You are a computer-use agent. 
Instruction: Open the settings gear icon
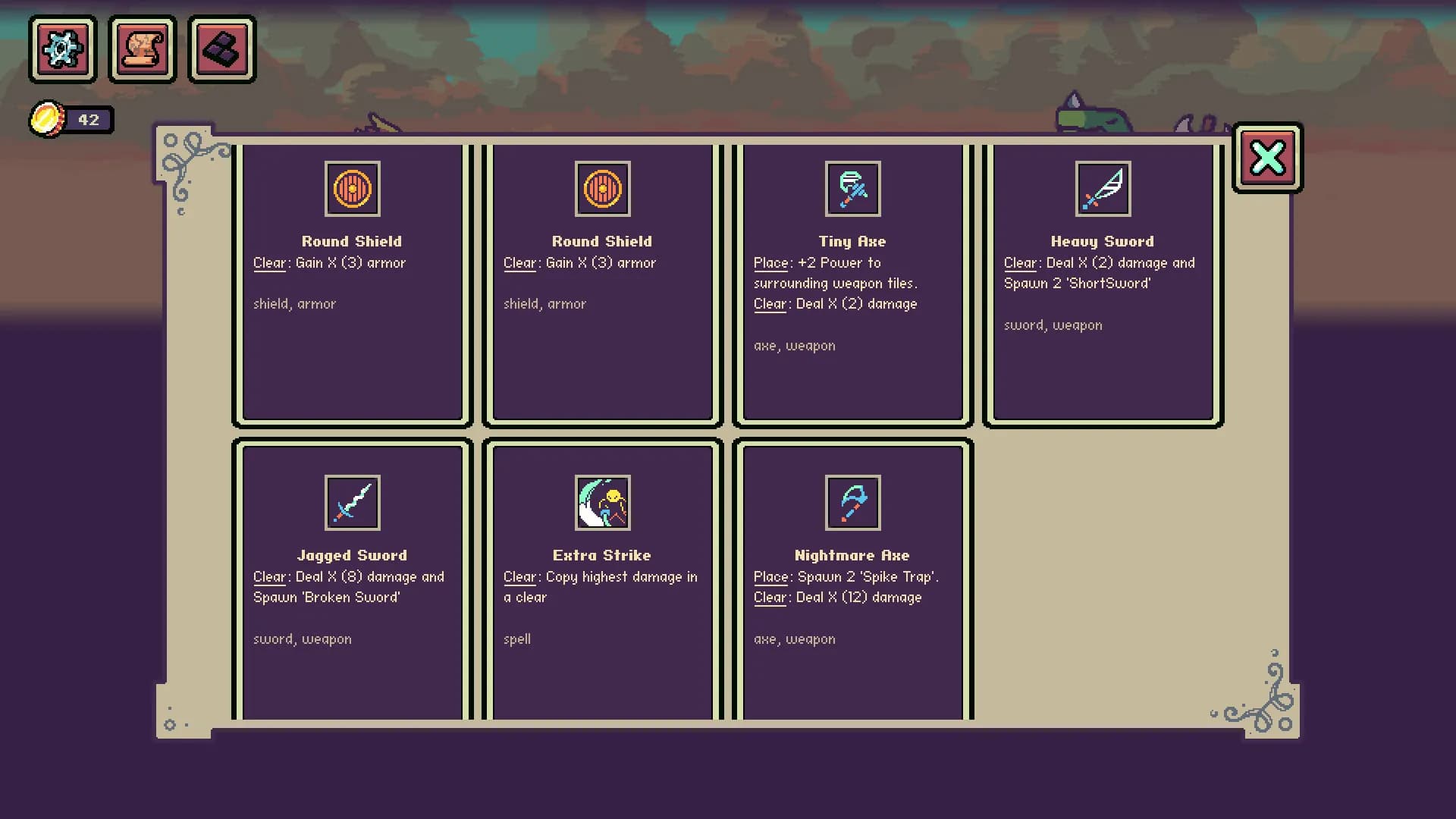point(62,49)
